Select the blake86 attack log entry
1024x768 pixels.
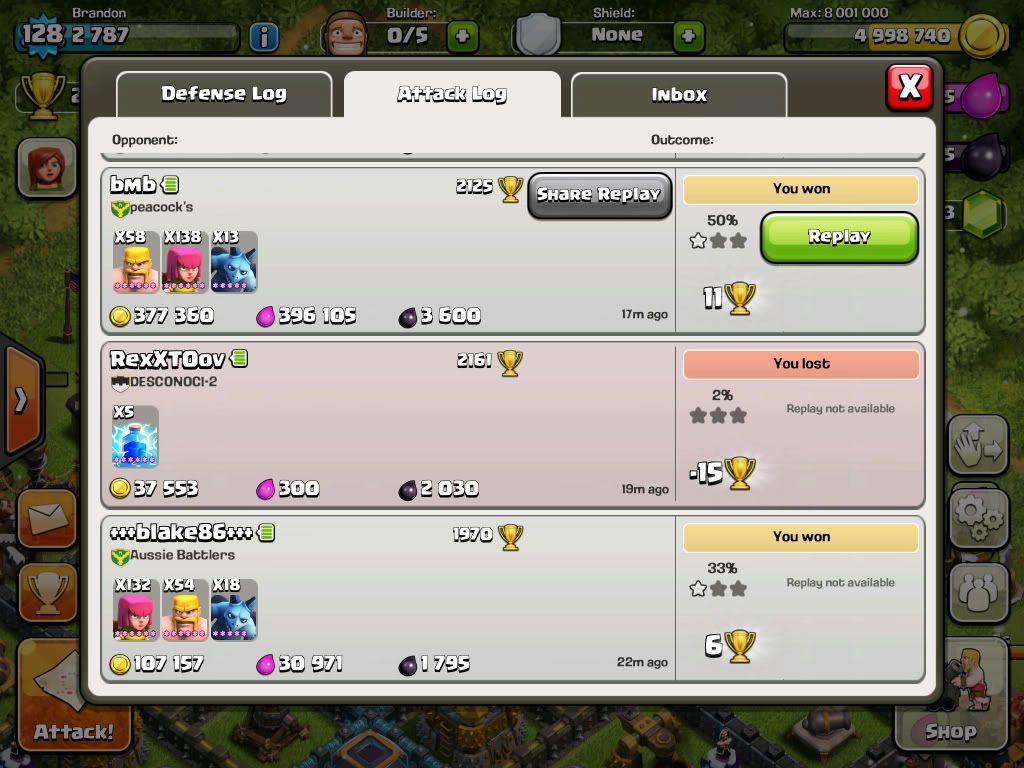pos(390,598)
